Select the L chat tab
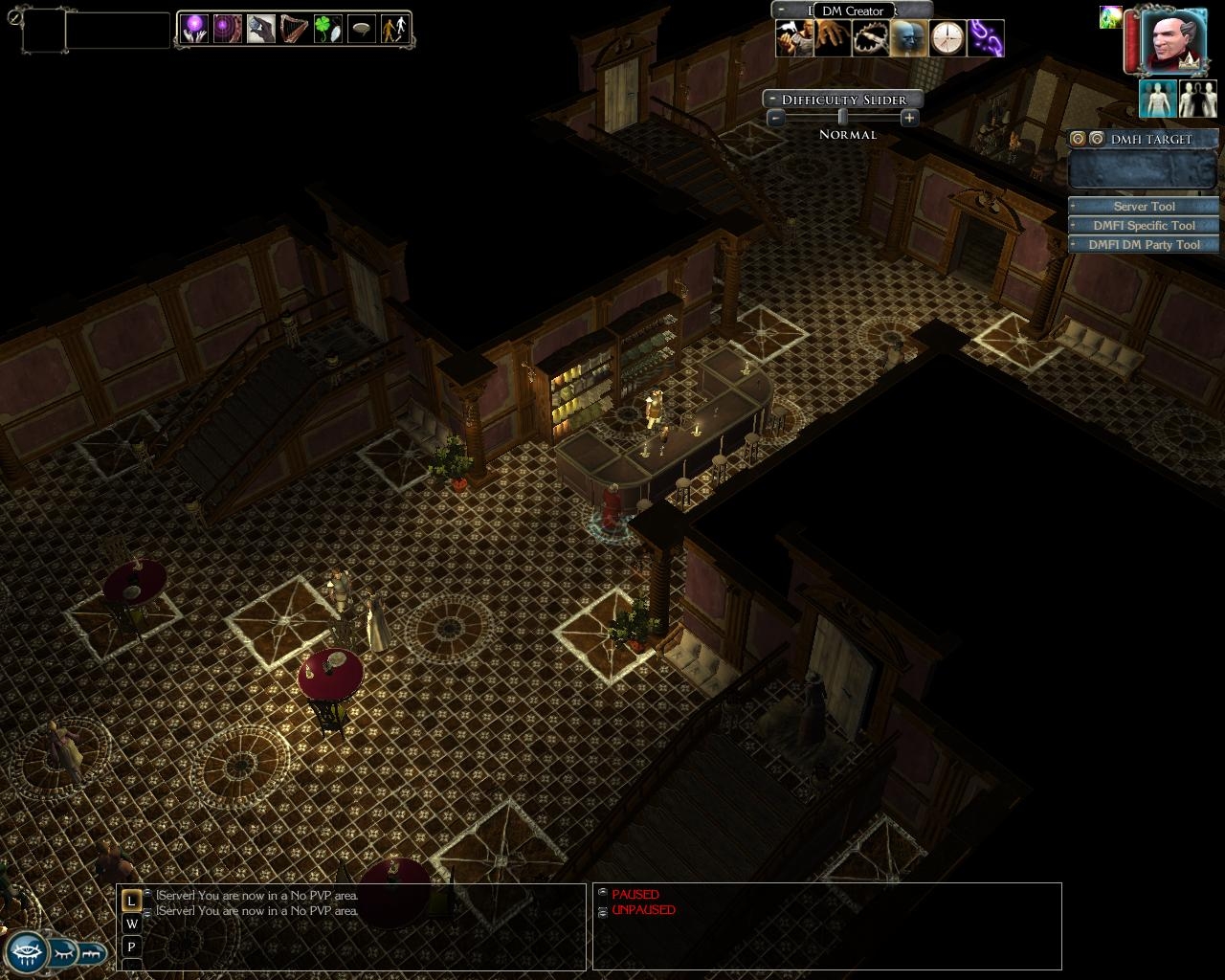 pyautogui.click(x=131, y=901)
